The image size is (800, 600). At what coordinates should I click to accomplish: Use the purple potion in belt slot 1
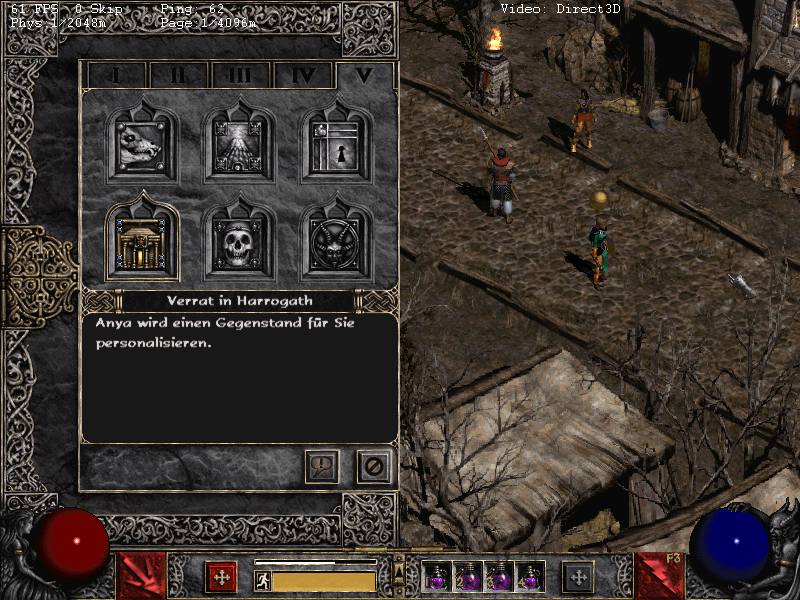[437, 576]
